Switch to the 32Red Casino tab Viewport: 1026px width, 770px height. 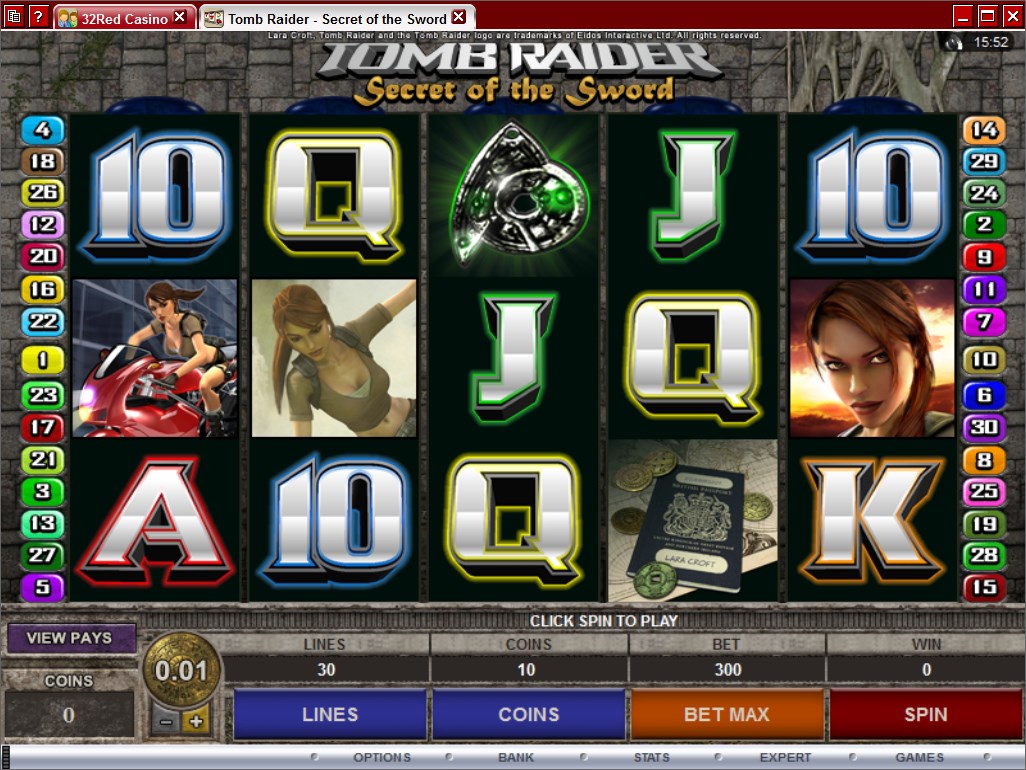[x=116, y=18]
